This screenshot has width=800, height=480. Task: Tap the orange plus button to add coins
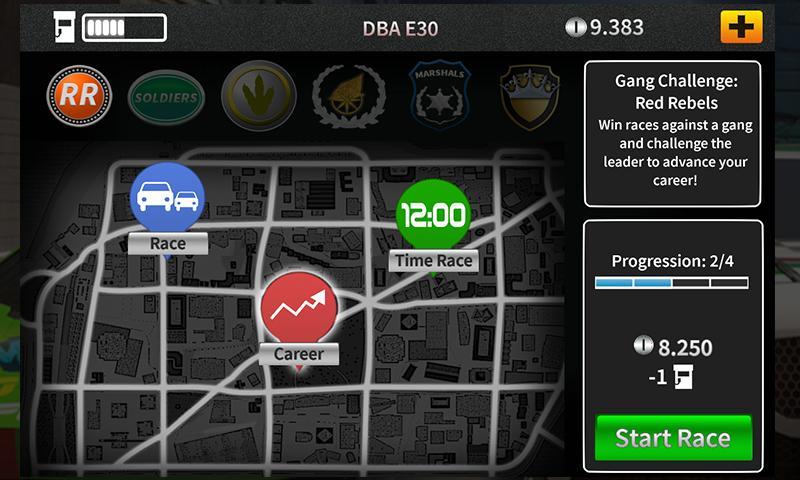point(741,27)
